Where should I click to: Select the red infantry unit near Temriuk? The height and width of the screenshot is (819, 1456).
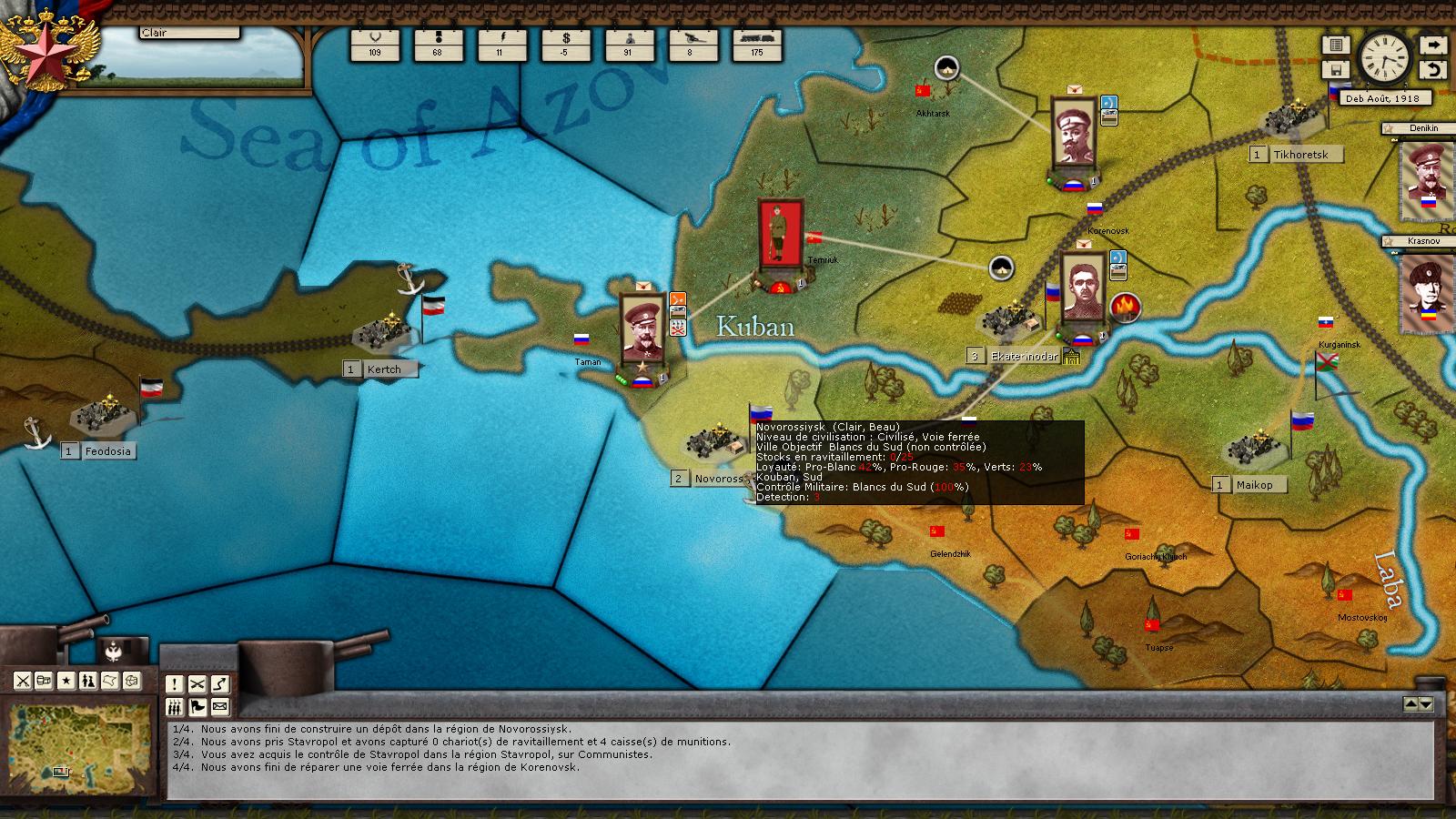781,234
